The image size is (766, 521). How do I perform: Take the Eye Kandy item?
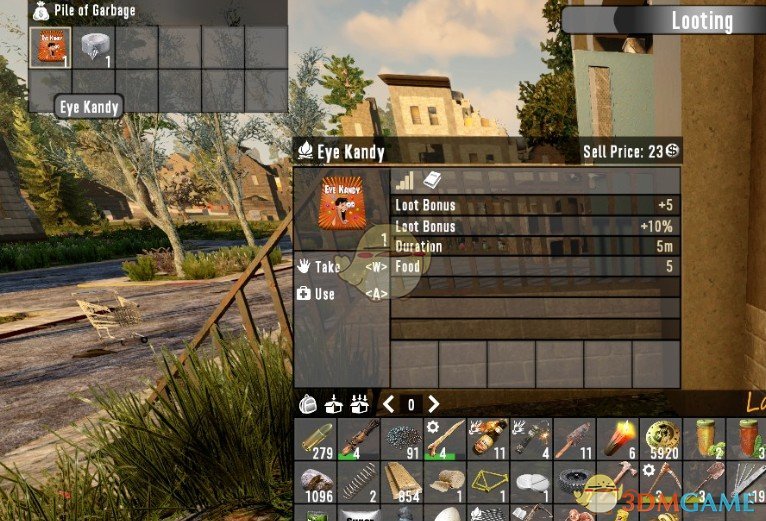pos(326,267)
